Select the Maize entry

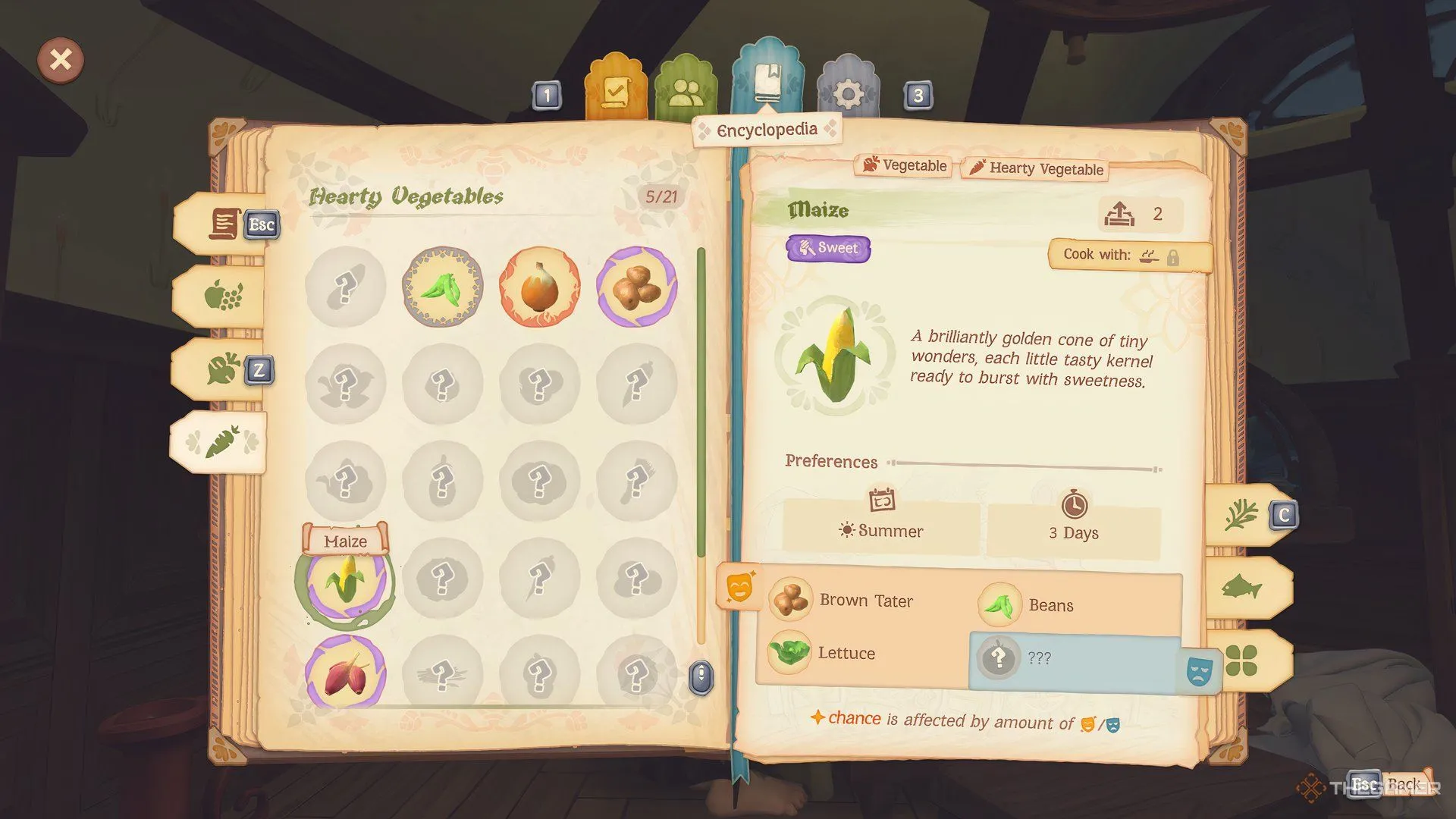(346, 582)
